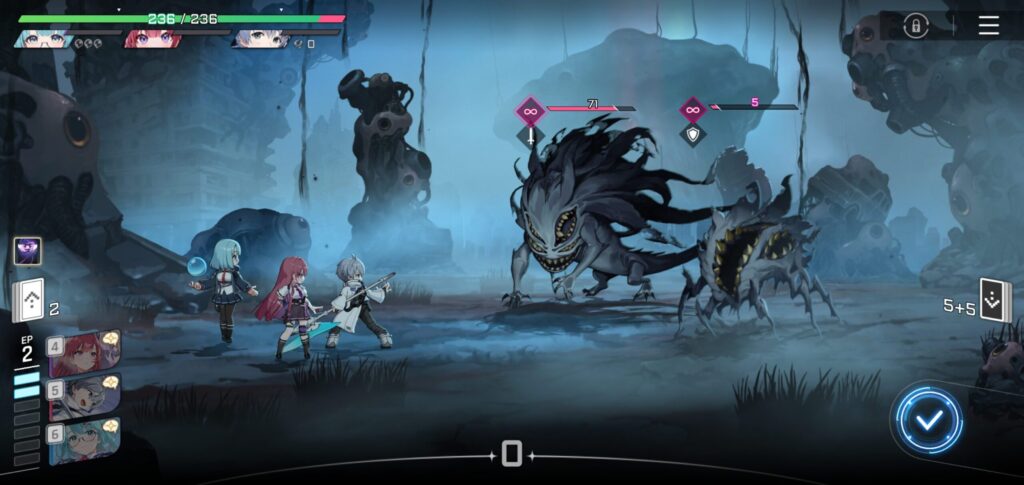Select the silver-haired party portrait in top bar
Viewport: 1024px width, 485px height.
click(x=260, y=38)
